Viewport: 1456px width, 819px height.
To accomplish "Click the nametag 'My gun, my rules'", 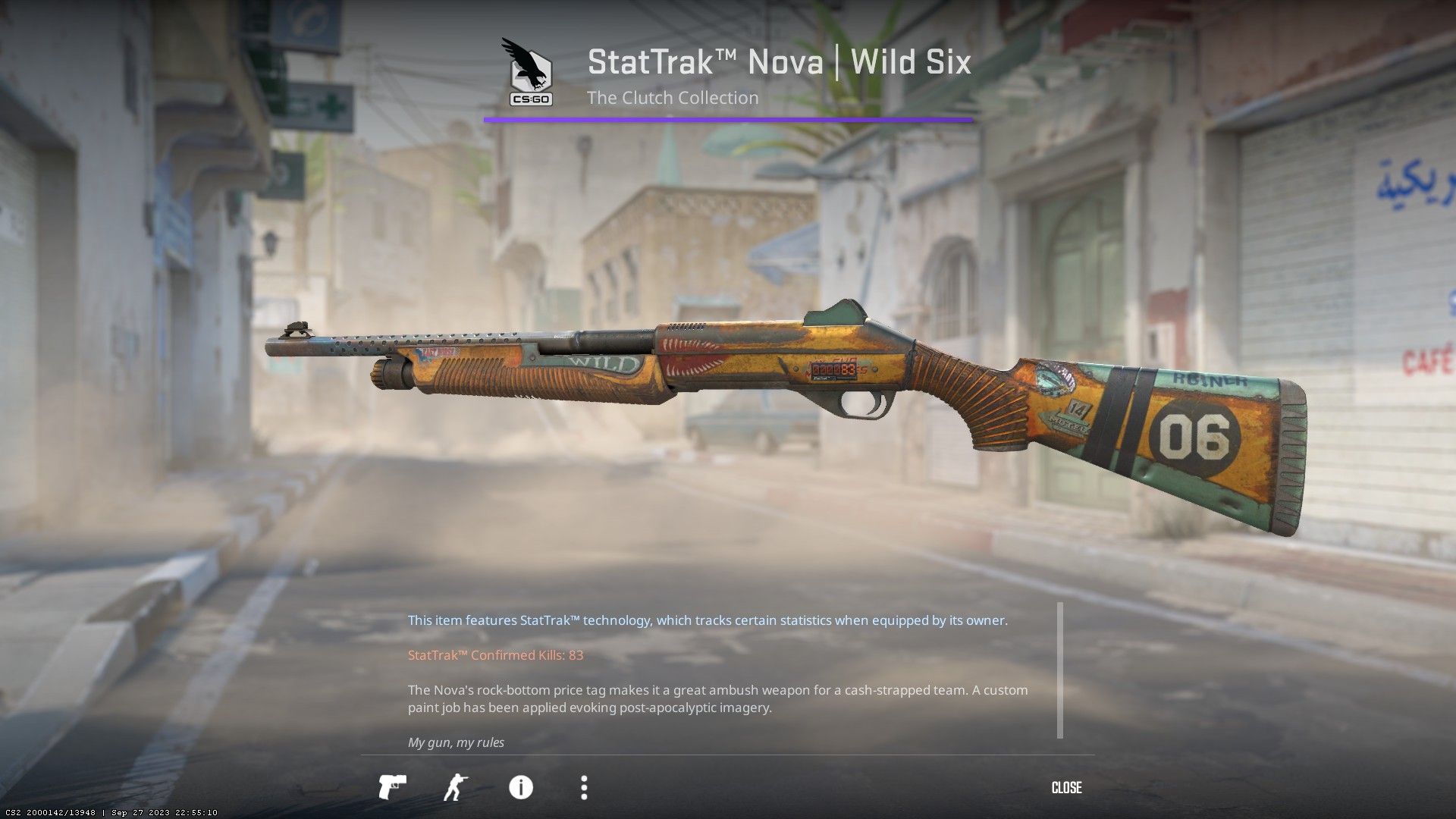I will pyautogui.click(x=455, y=742).
